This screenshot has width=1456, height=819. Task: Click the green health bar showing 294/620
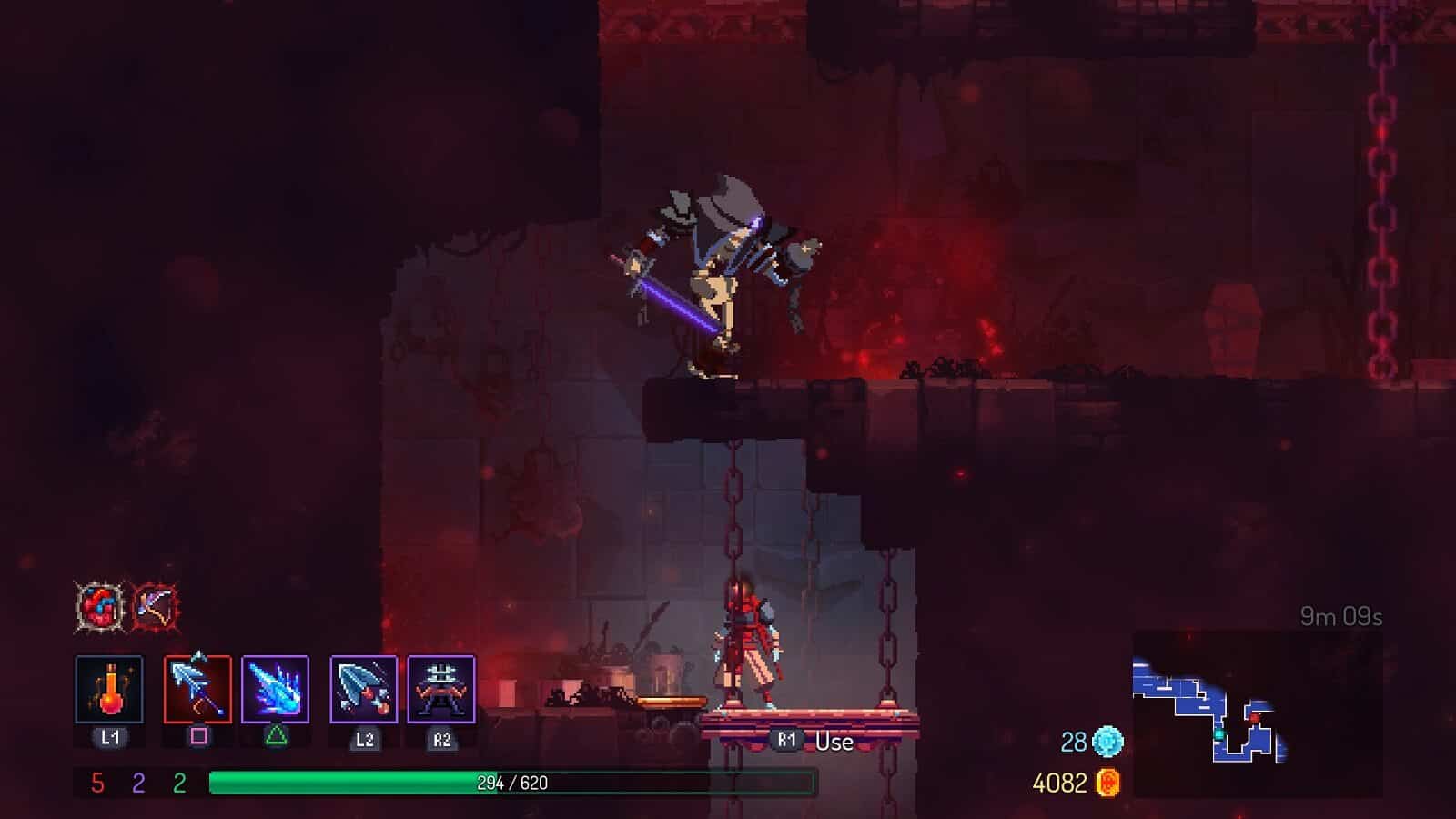[x=510, y=780]
